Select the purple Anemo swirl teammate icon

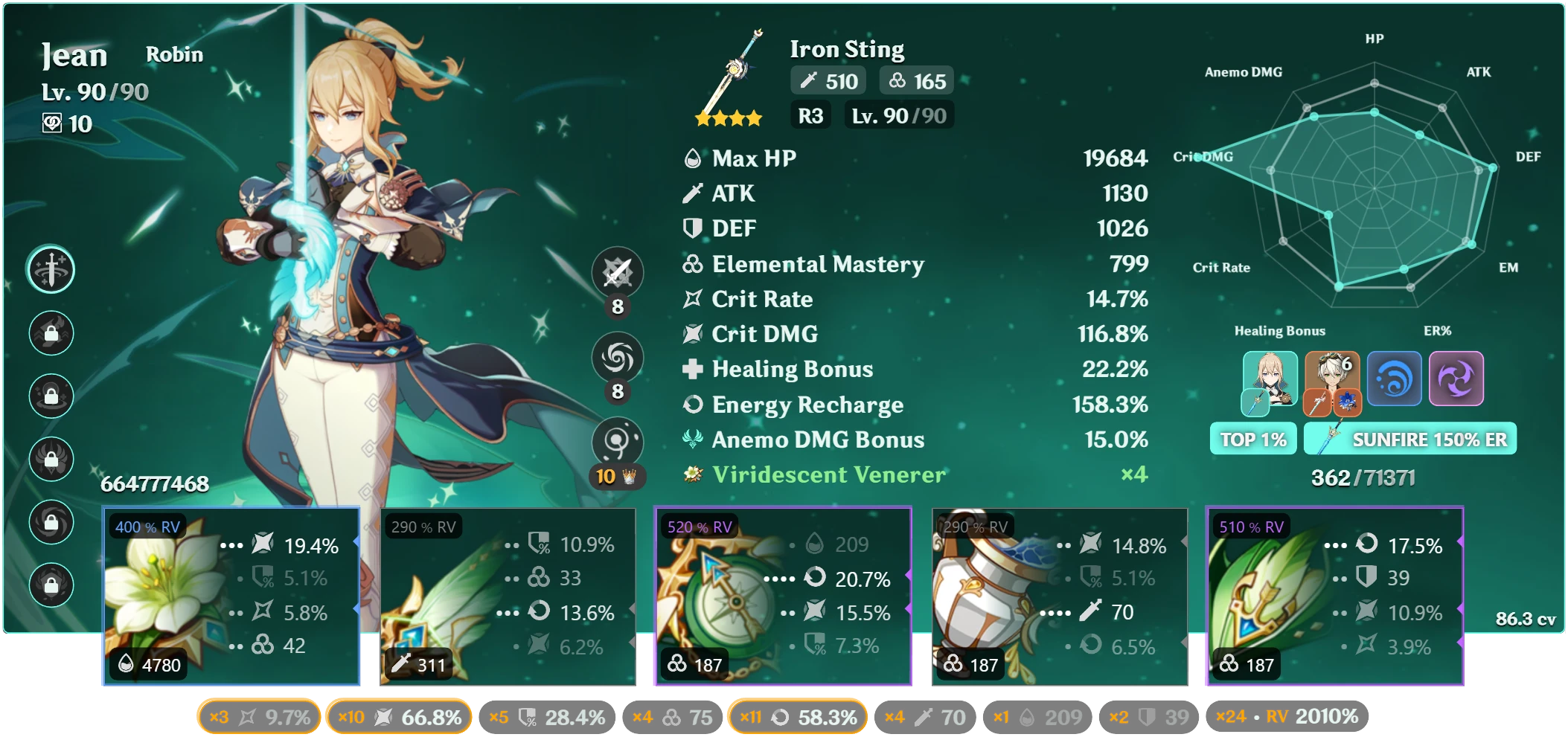1456,379
